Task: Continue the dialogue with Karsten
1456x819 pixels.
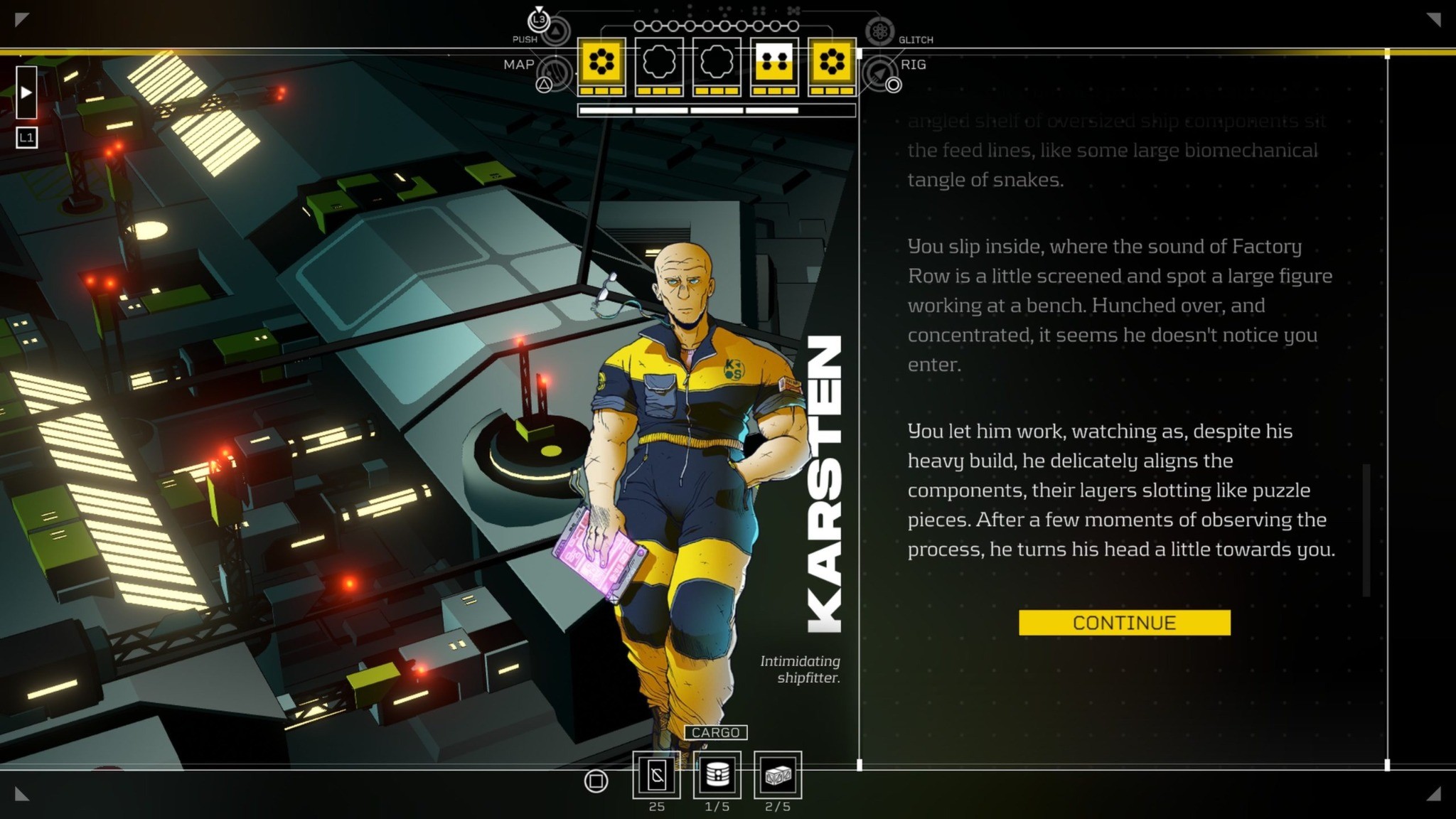Action: (x=1124, y=623)
